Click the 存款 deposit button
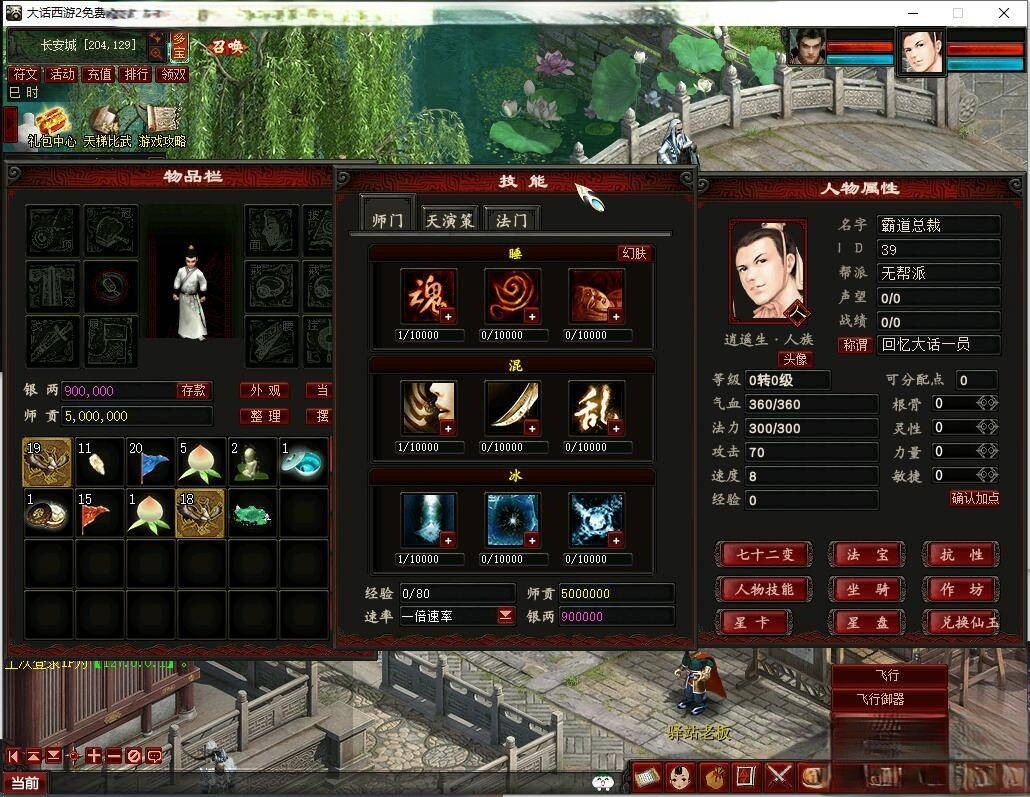This screenshot has width=1030, height=797. pyautogui.click(x=193, y=390)
